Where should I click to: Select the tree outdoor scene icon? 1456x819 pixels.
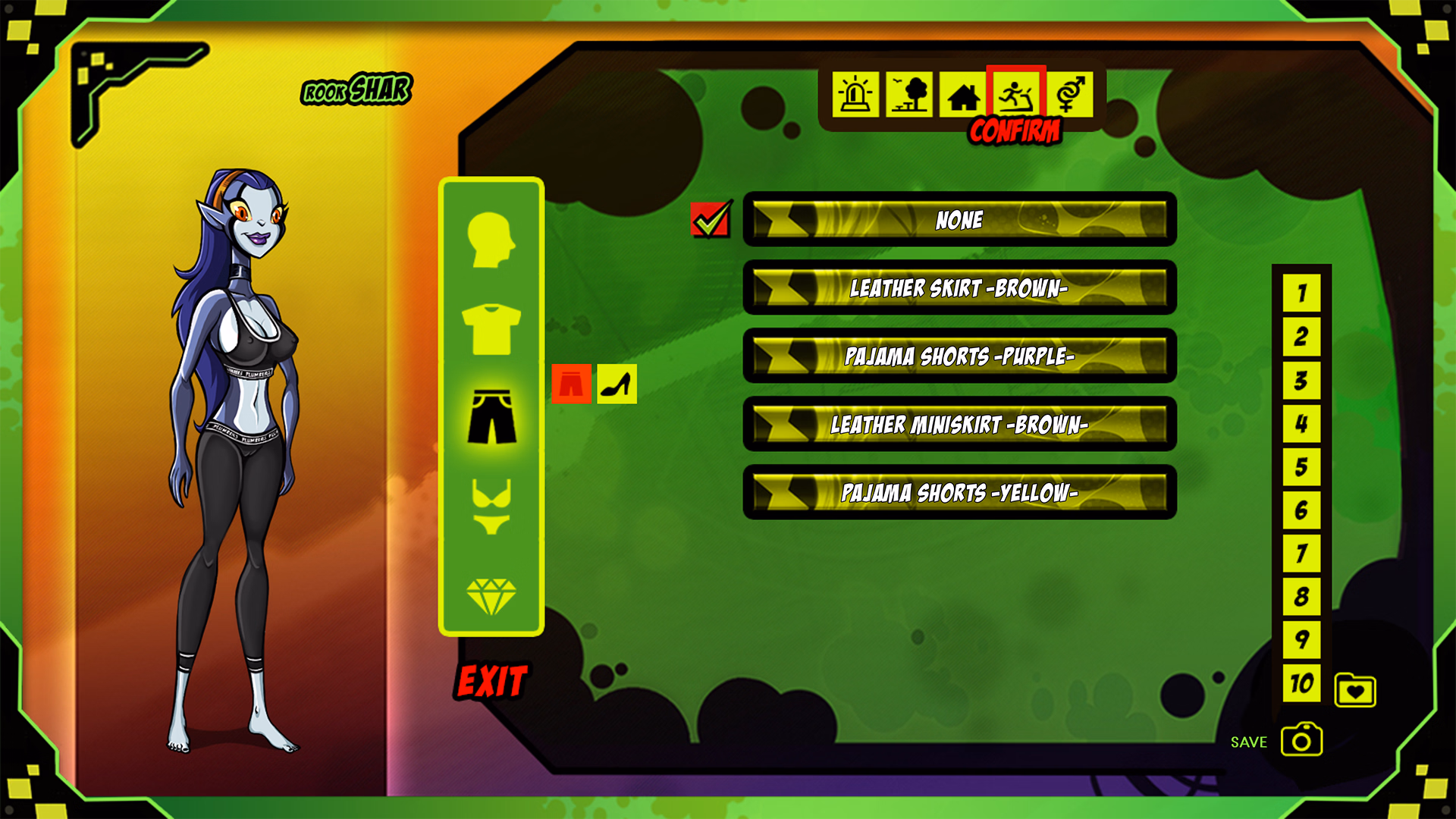pos(910,95)
